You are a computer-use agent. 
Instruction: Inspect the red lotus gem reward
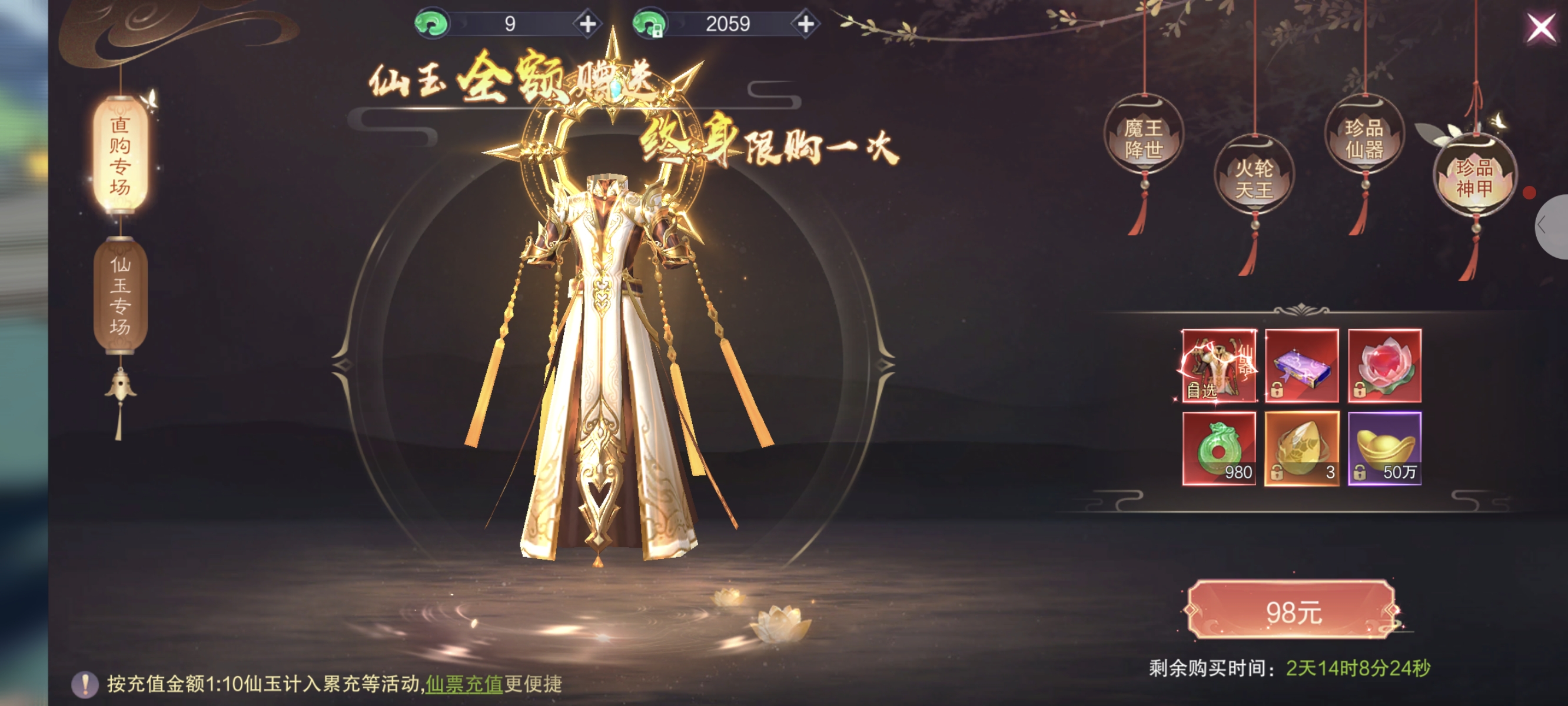tap(1384, 366)
